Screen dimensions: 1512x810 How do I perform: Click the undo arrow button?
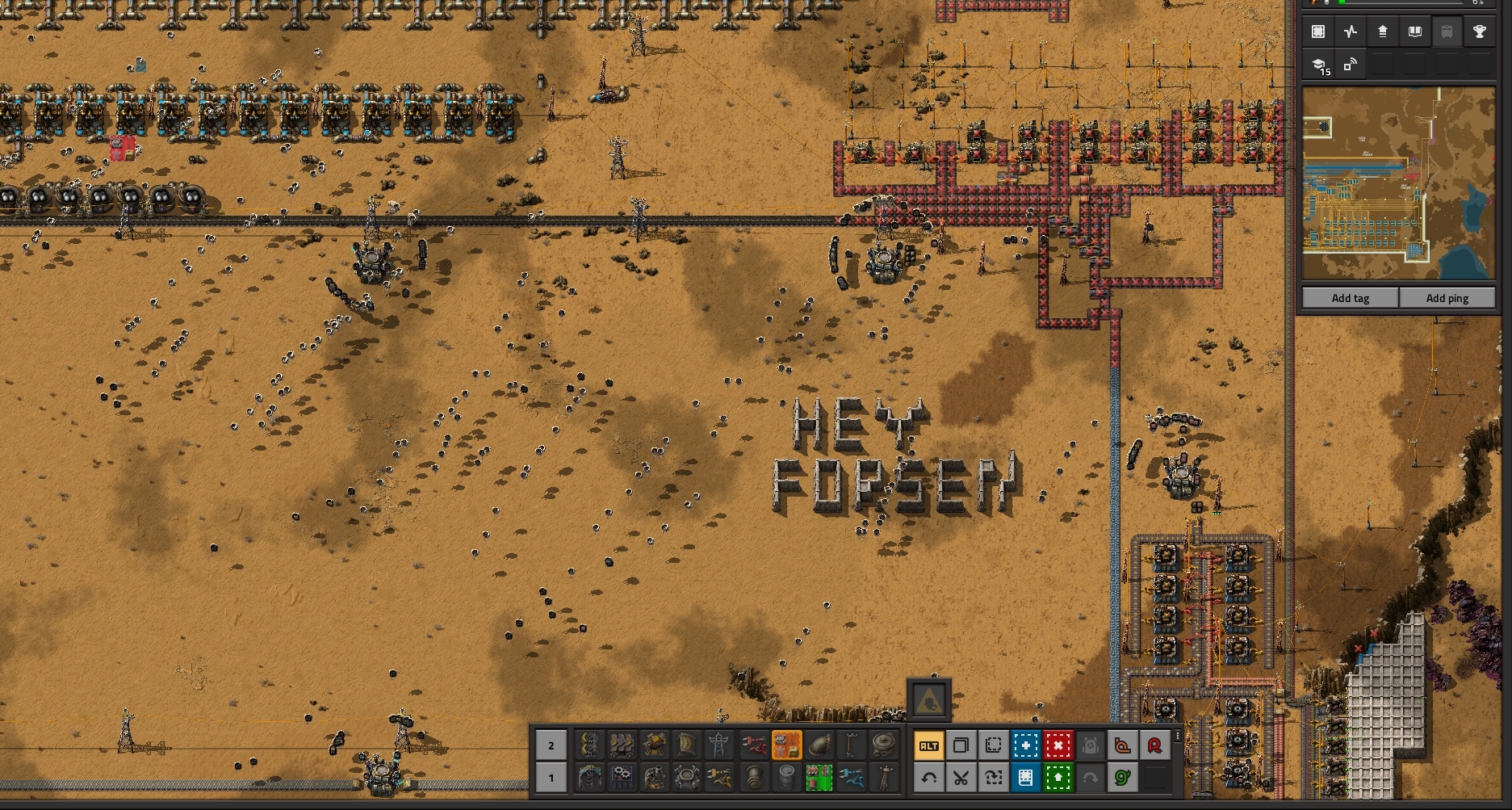pyautogui.click(x=928, y=778)
